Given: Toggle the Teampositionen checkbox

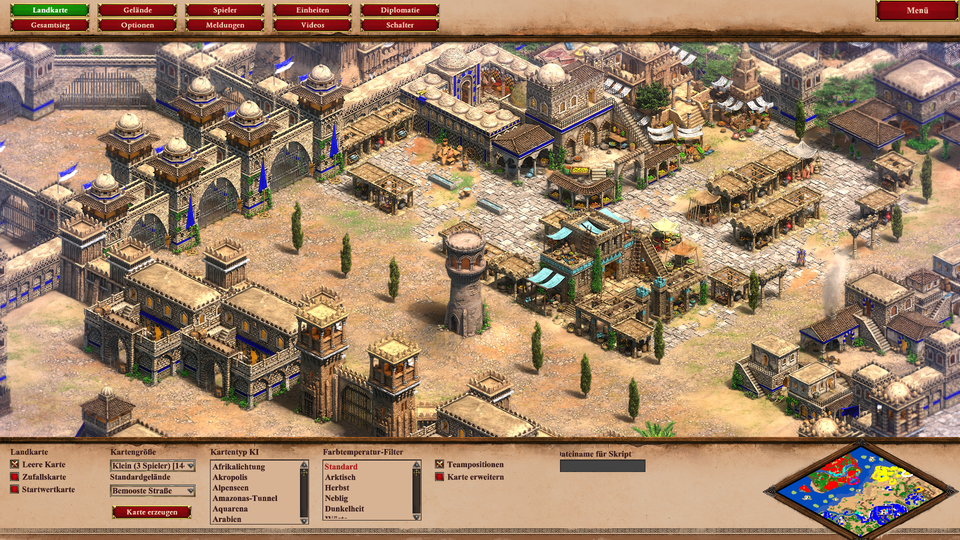Looking at the screenshot, I should (x=440, y=465).
